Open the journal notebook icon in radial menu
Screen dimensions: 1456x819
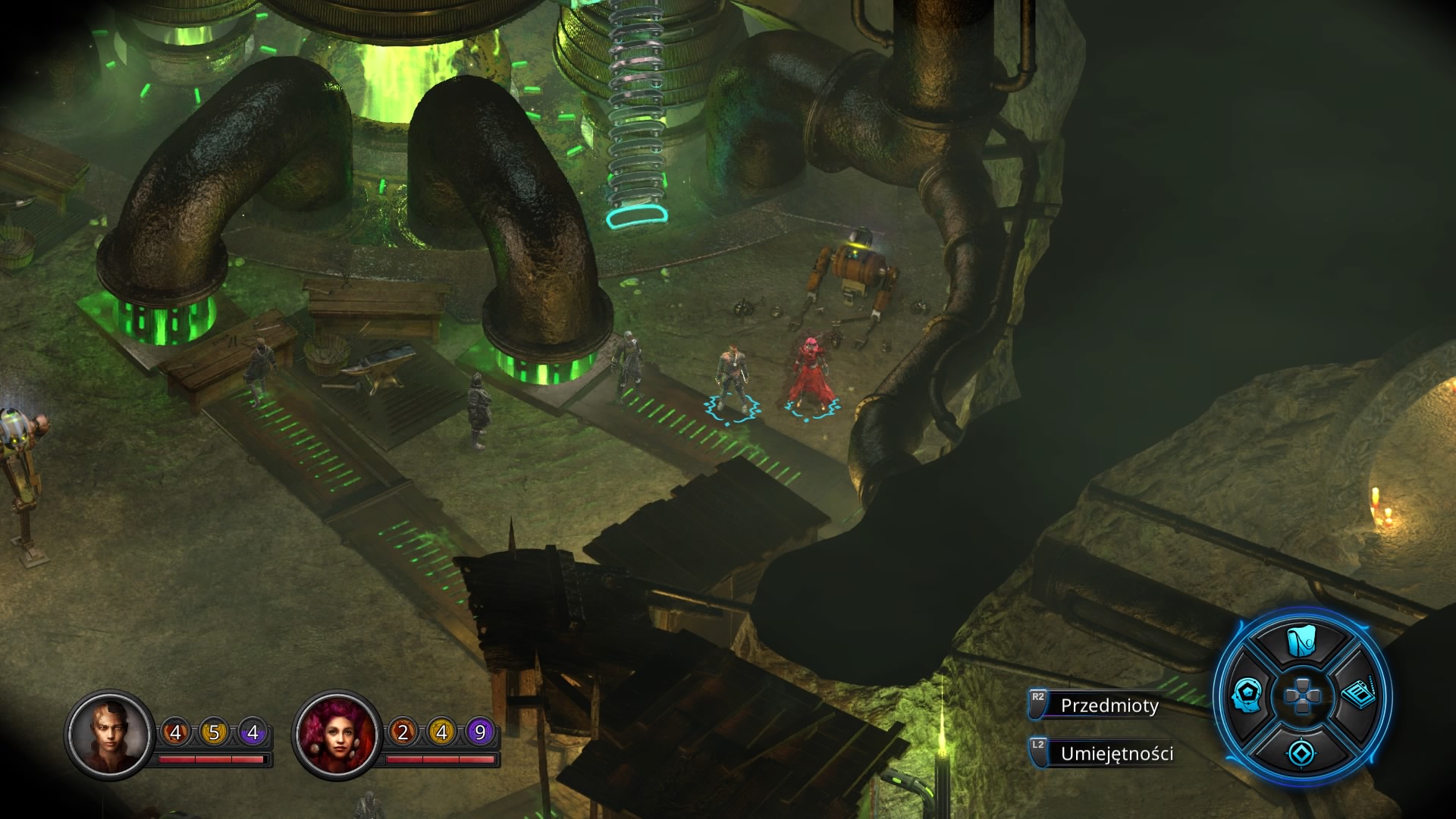point(1359,694)
